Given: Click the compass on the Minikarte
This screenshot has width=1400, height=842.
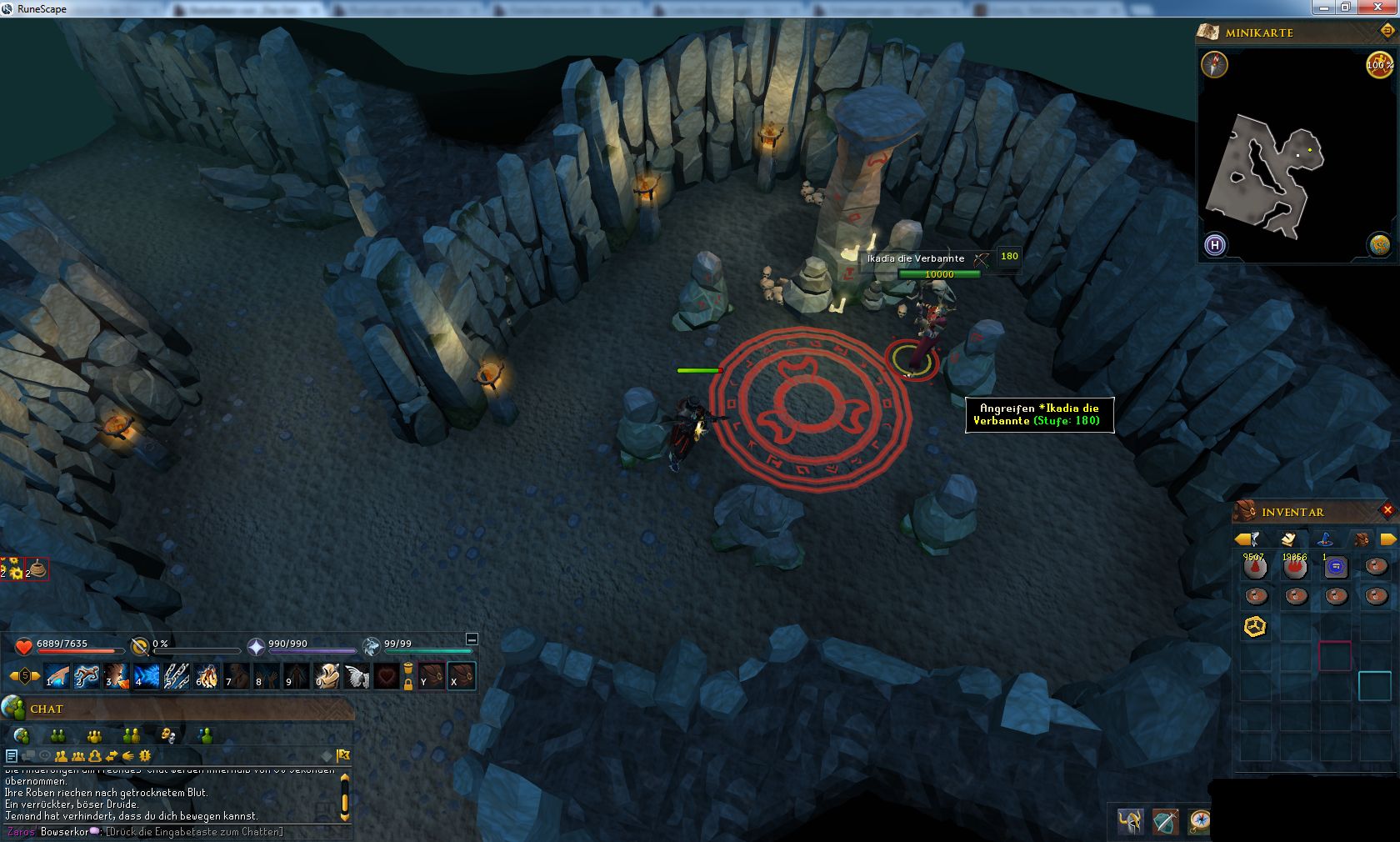Looking at the screenshot, I should click(1214, 64).
